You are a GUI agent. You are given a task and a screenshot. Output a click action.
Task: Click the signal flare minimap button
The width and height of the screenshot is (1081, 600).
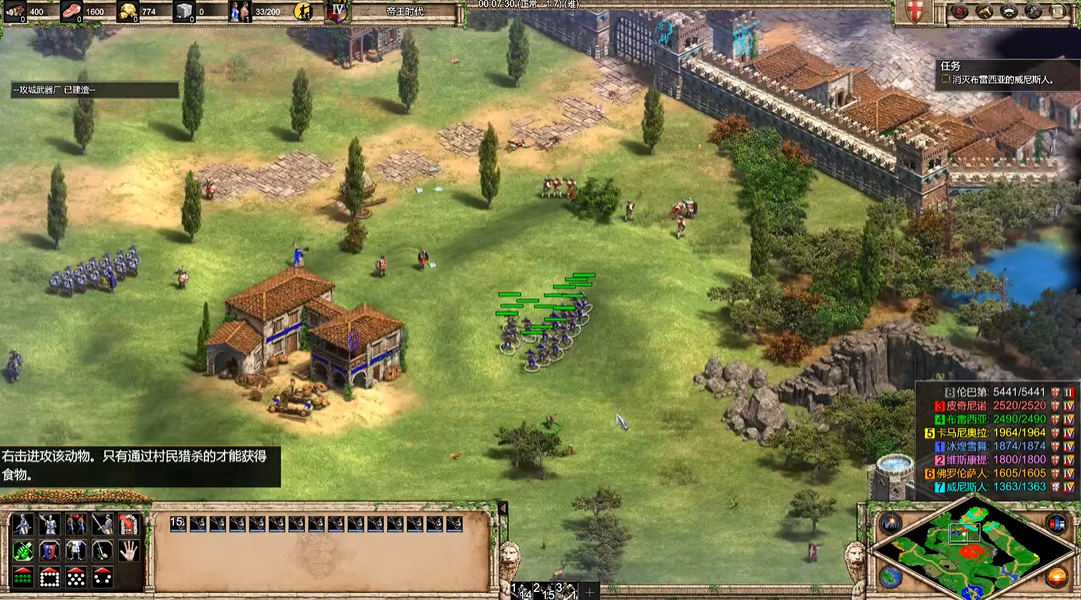pos(891,524)
